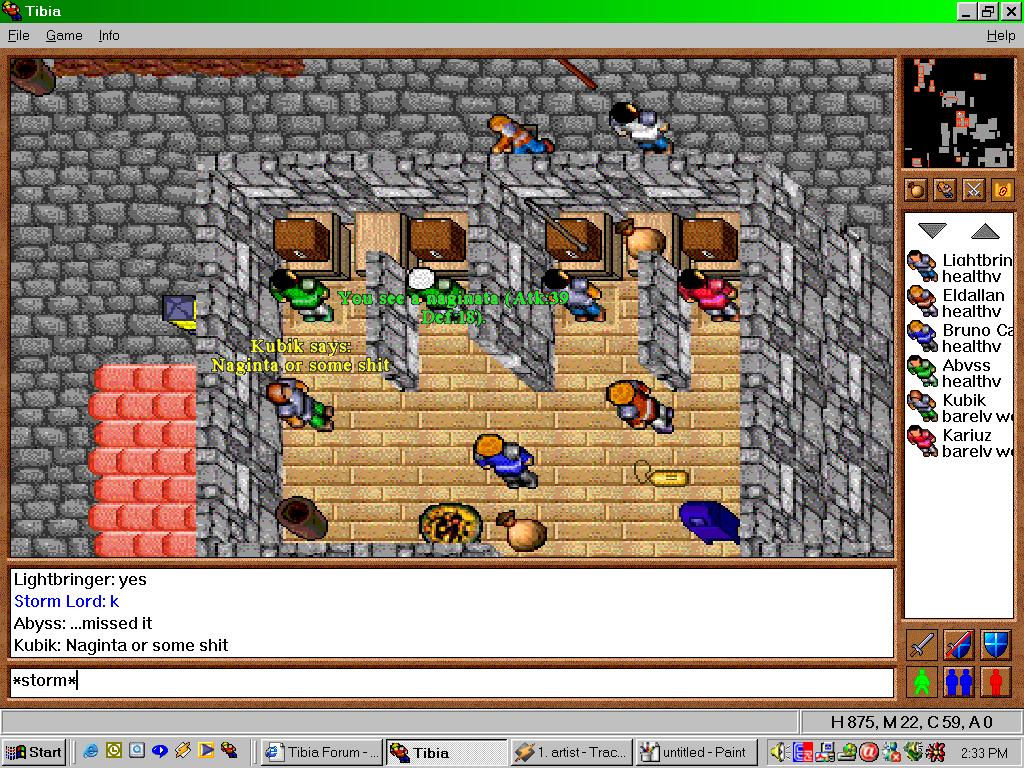Close the Tibia window

pos(1010,11)
